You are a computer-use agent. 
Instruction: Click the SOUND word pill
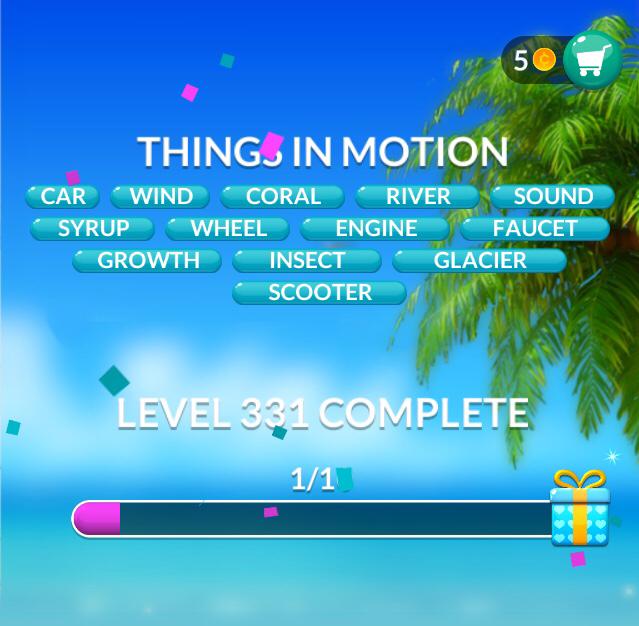(553, 196)
